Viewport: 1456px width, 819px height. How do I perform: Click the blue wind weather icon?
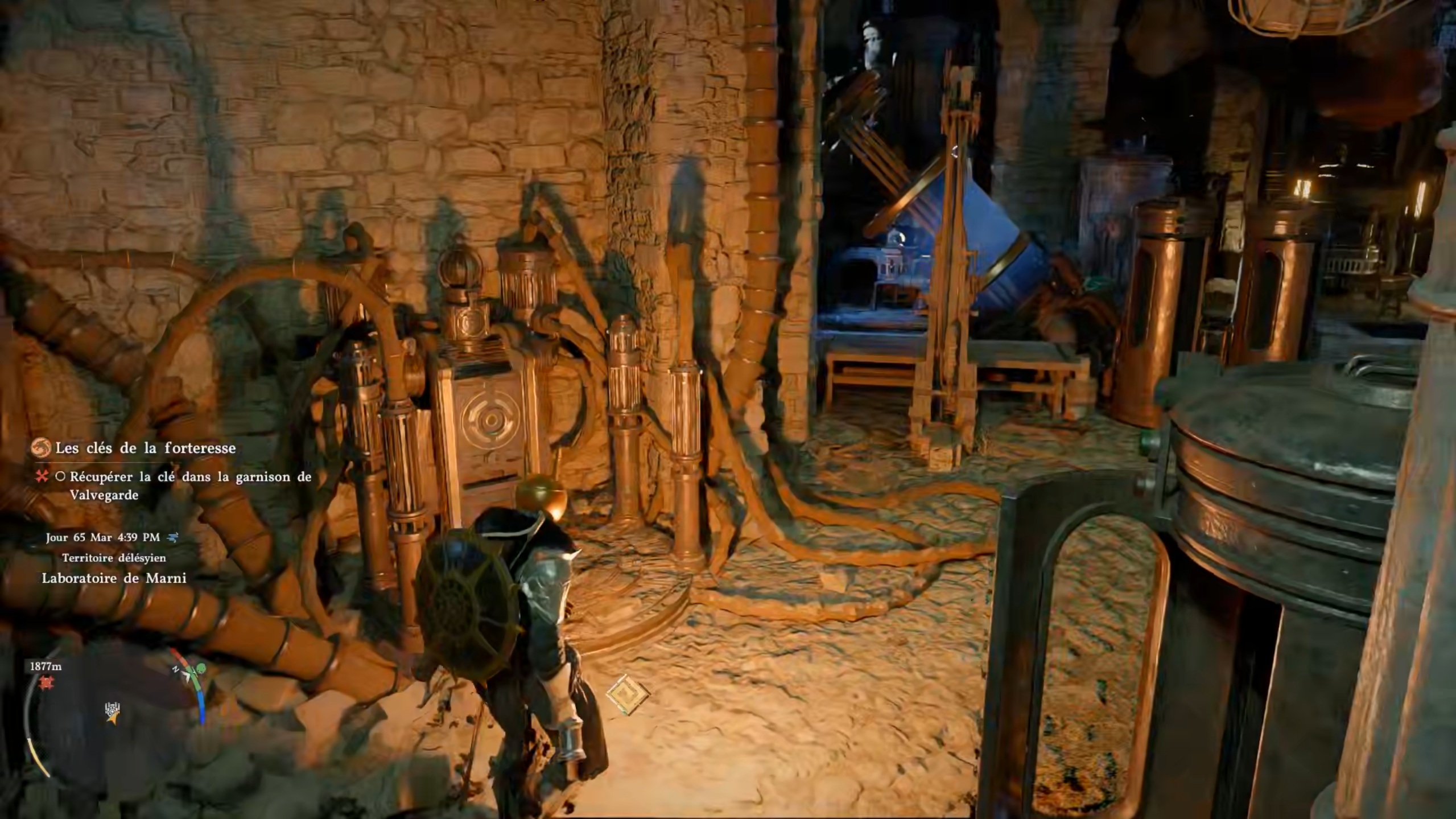click(173, 537)
